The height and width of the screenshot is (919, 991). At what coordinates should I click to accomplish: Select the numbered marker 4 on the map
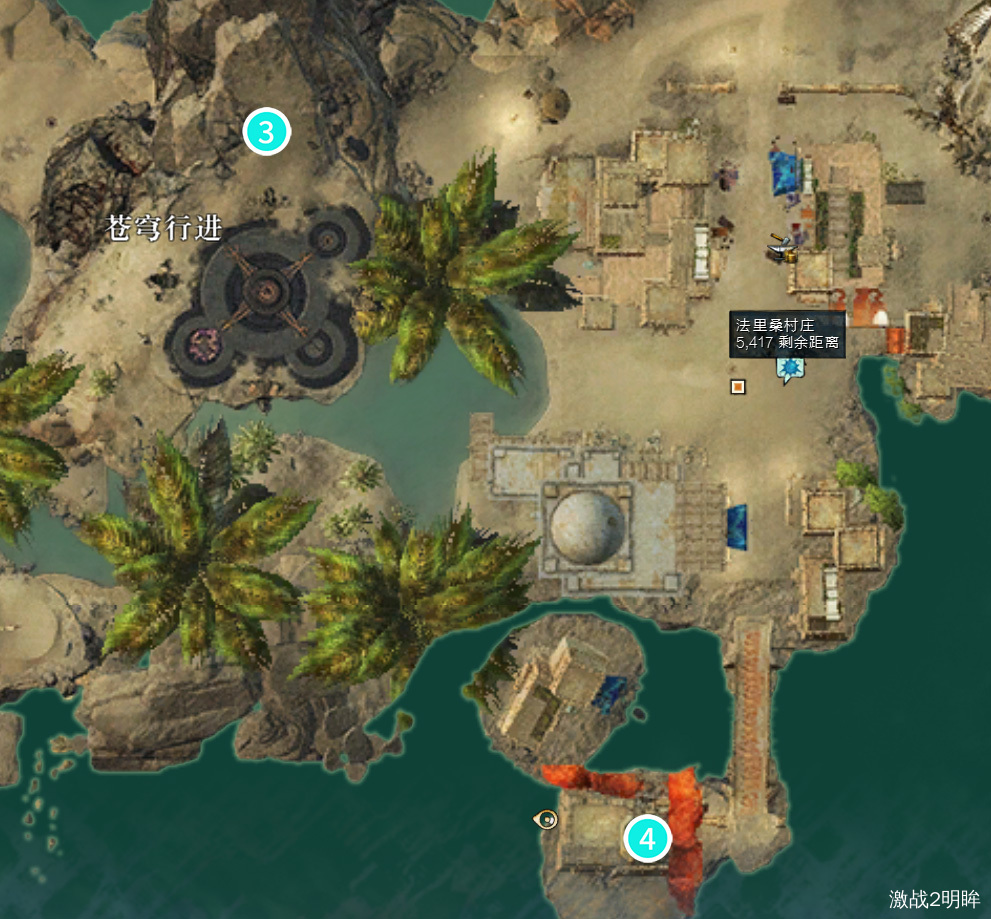(x=647, y=839)
